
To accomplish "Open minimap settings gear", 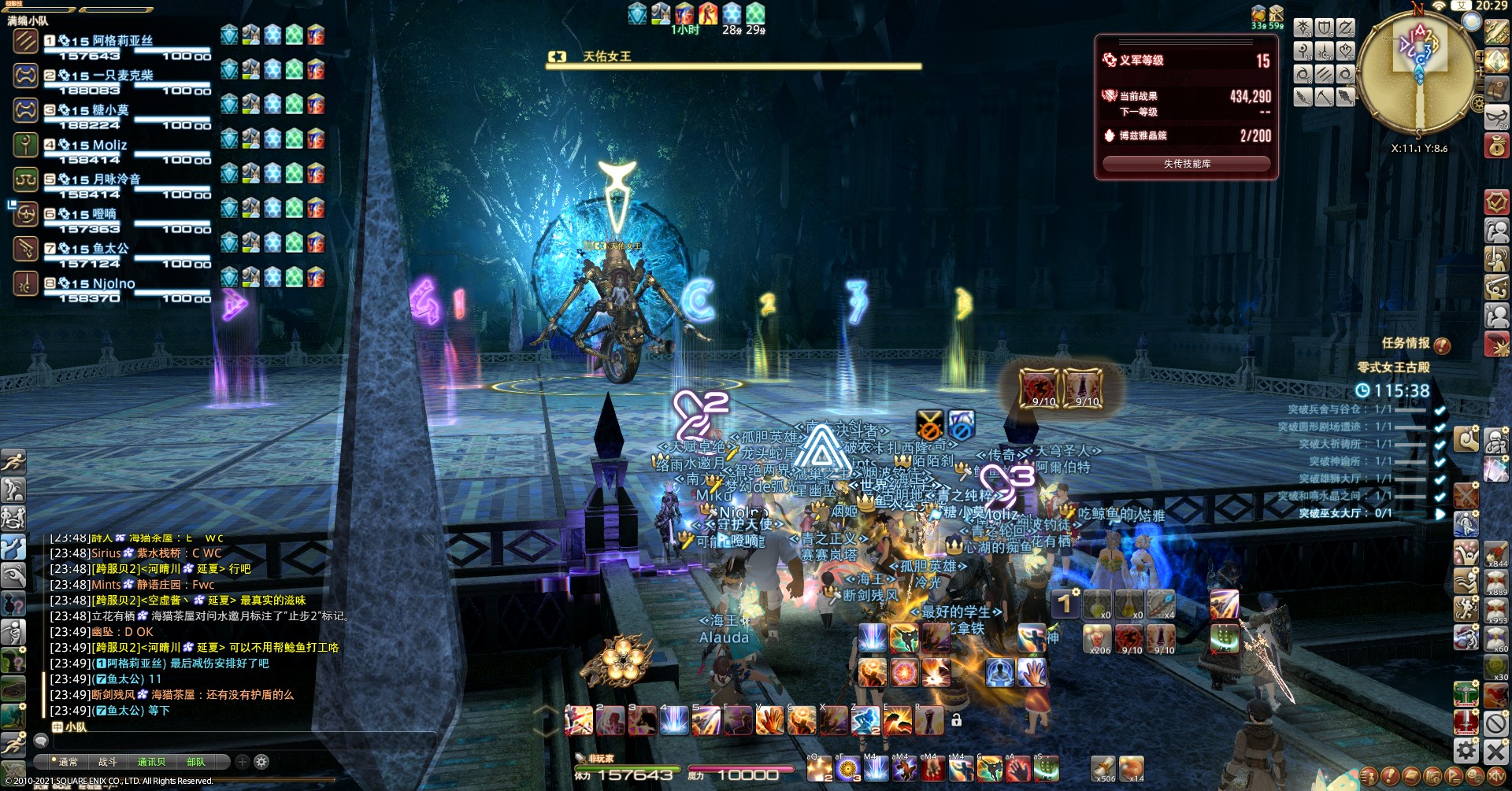I will tap(1478, 103).
